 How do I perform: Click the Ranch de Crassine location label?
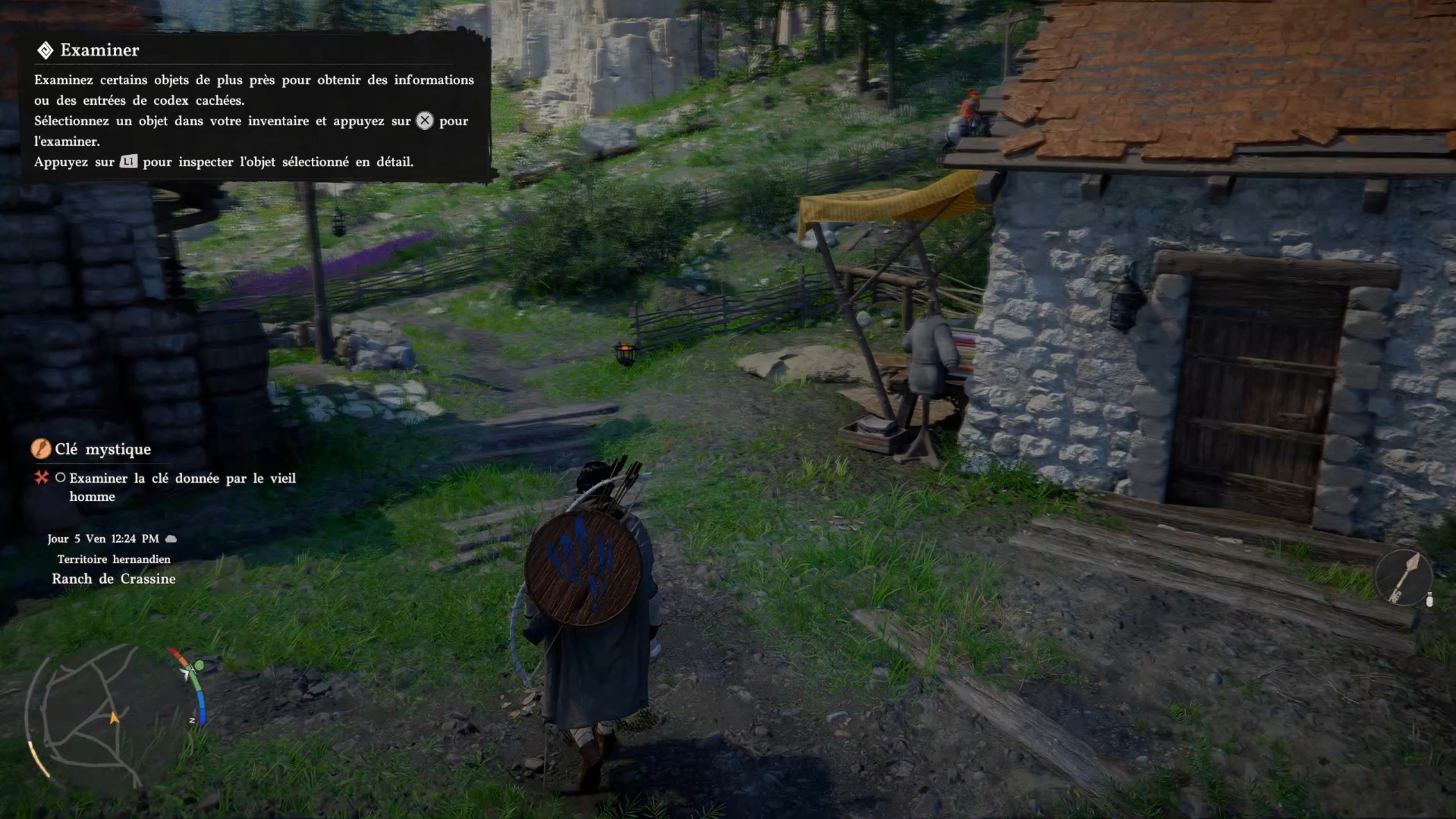coord(114,579)
